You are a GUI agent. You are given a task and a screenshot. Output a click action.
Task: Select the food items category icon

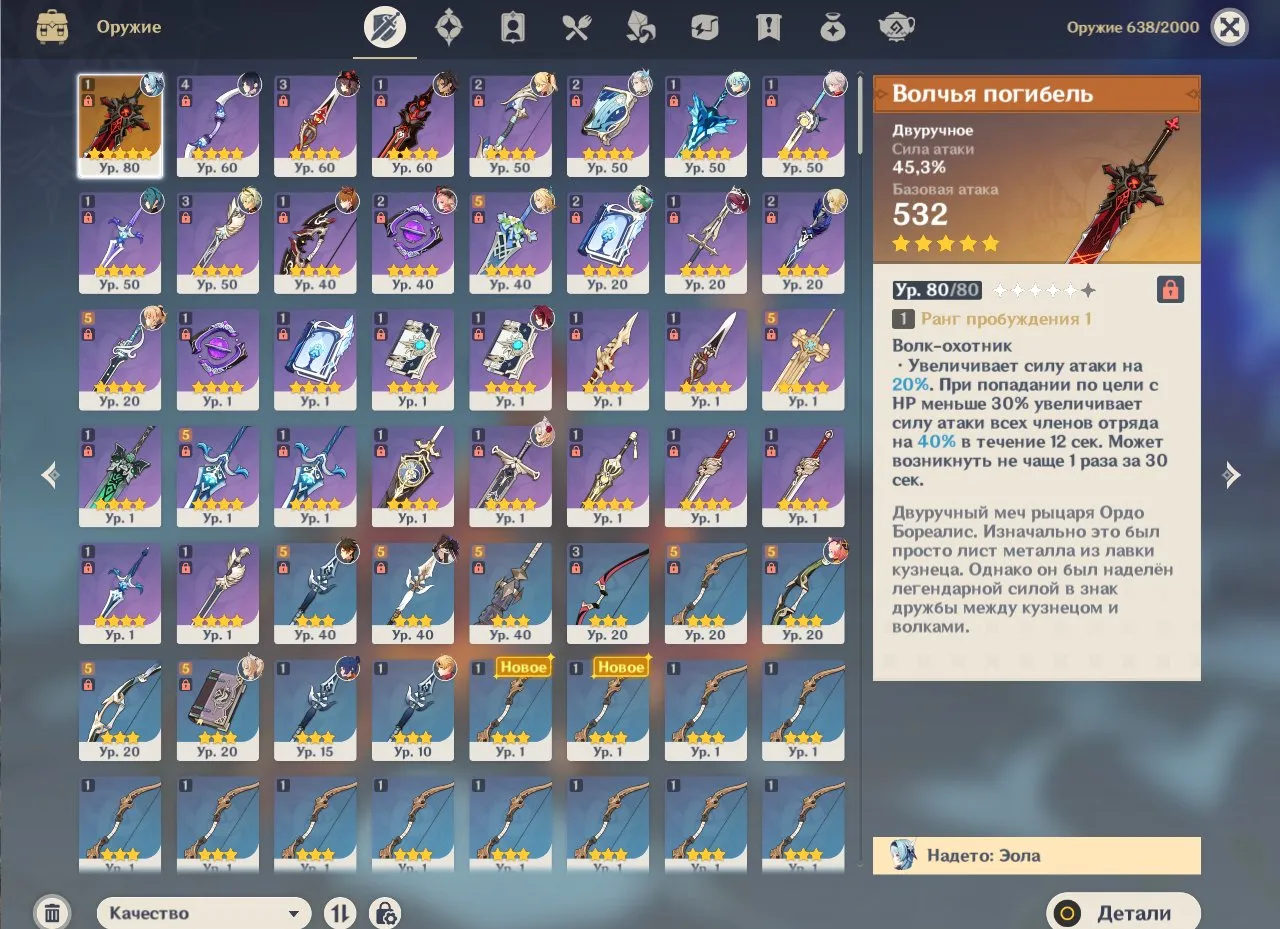(x=576, y=27)
